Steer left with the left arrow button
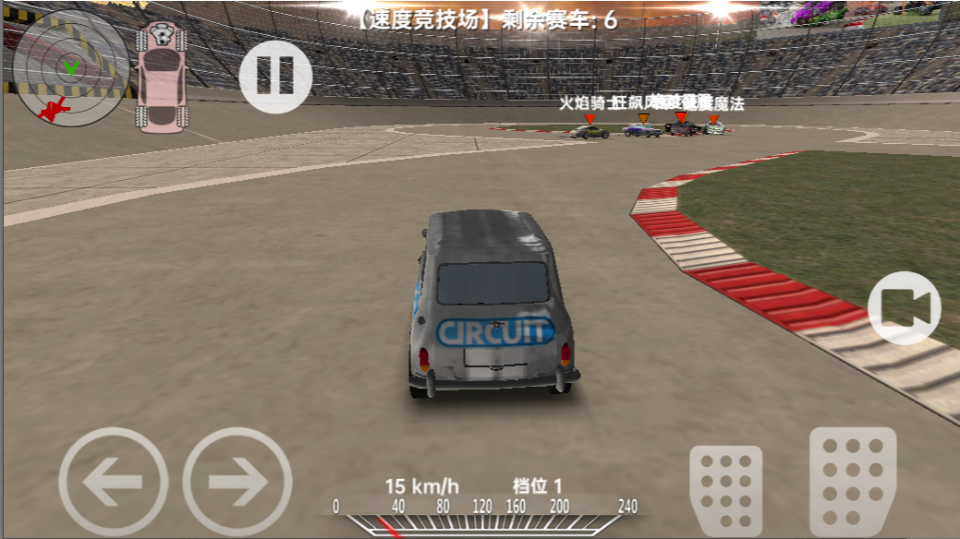Image resolution: width=960 pixels, height=539 pixels. click(113, 483)
